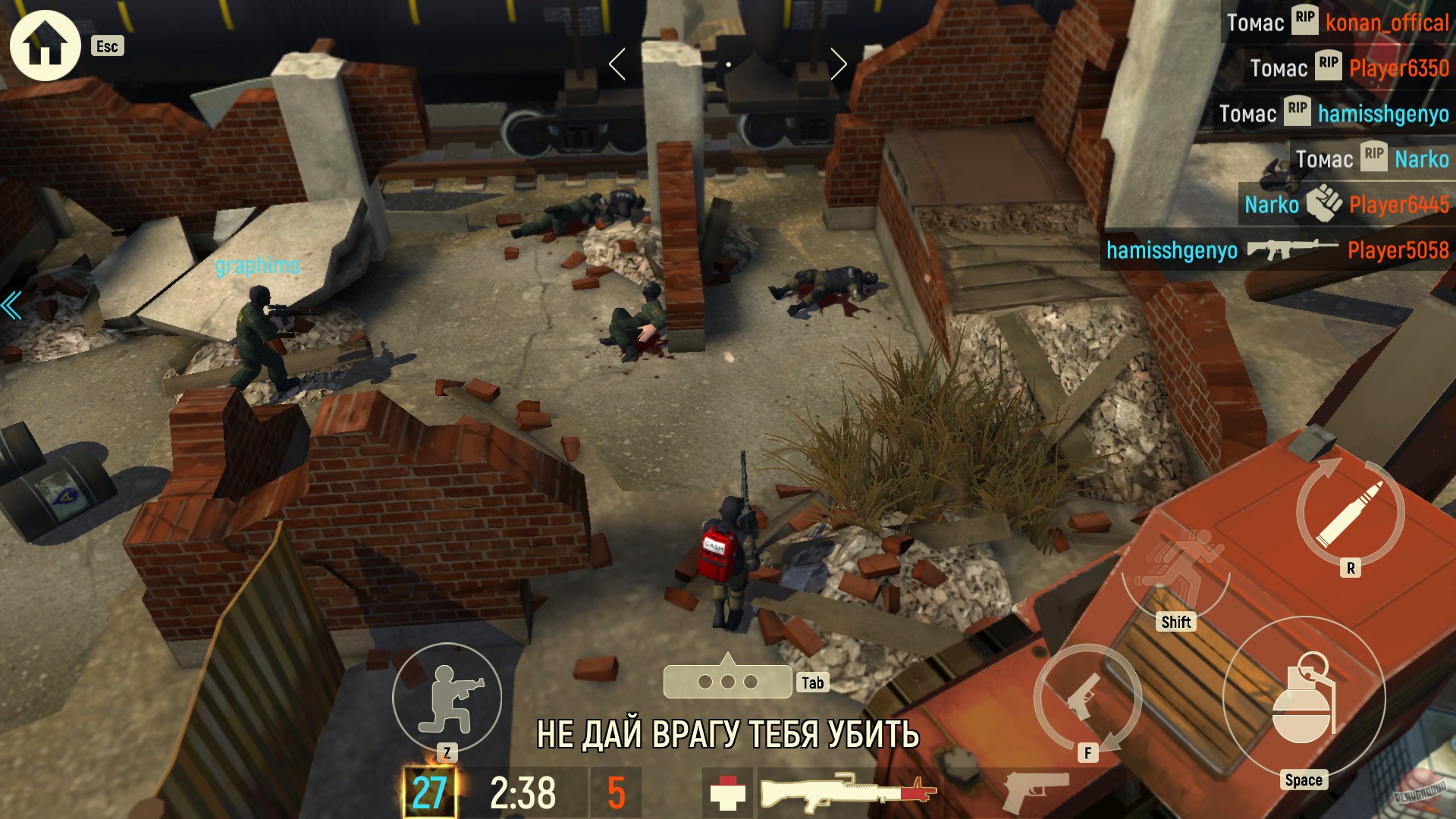Collapse the left side panel chevron

point(10,306)
